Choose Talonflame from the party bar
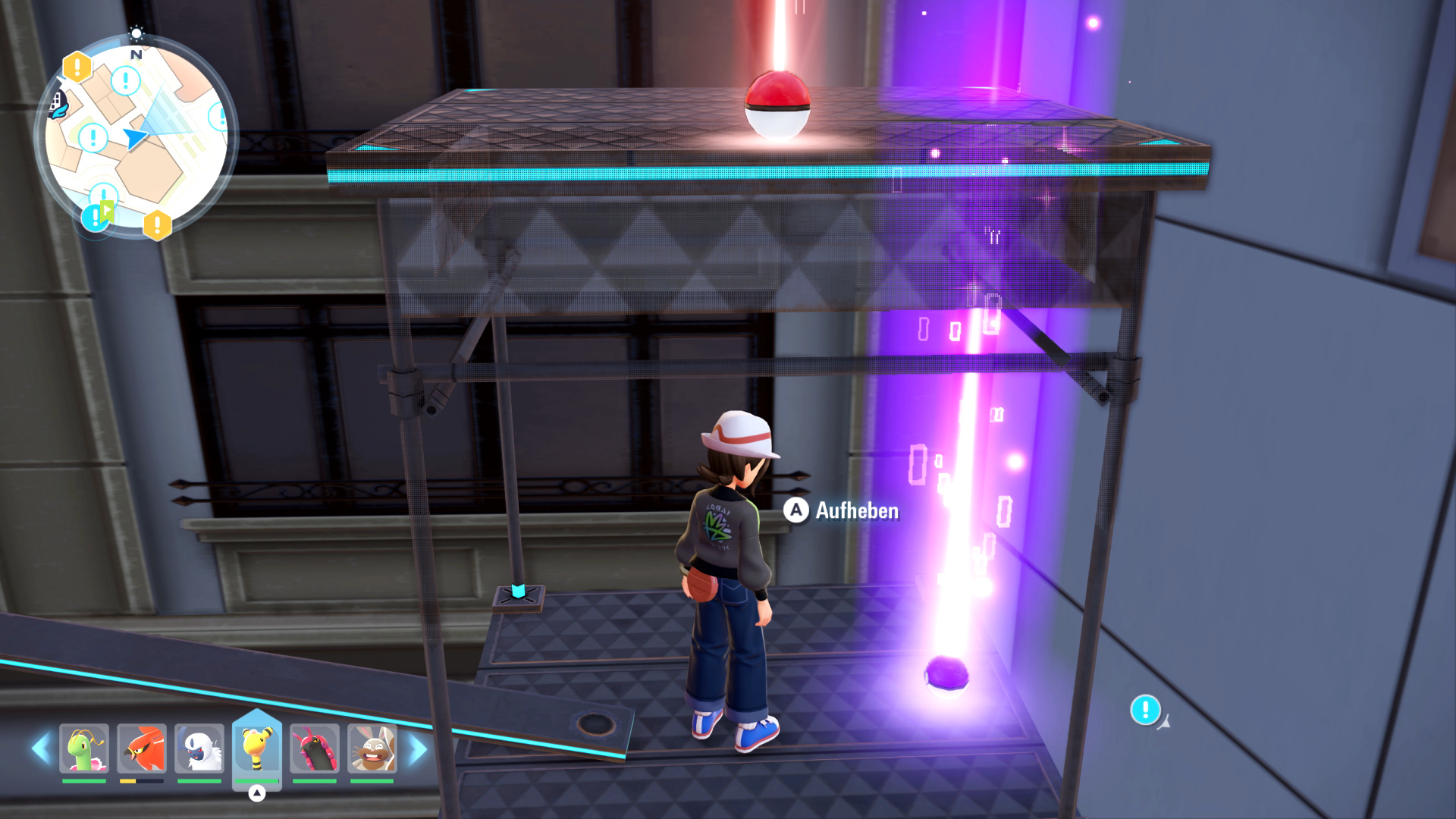1456x819 pixels. [x=142, y=748]
